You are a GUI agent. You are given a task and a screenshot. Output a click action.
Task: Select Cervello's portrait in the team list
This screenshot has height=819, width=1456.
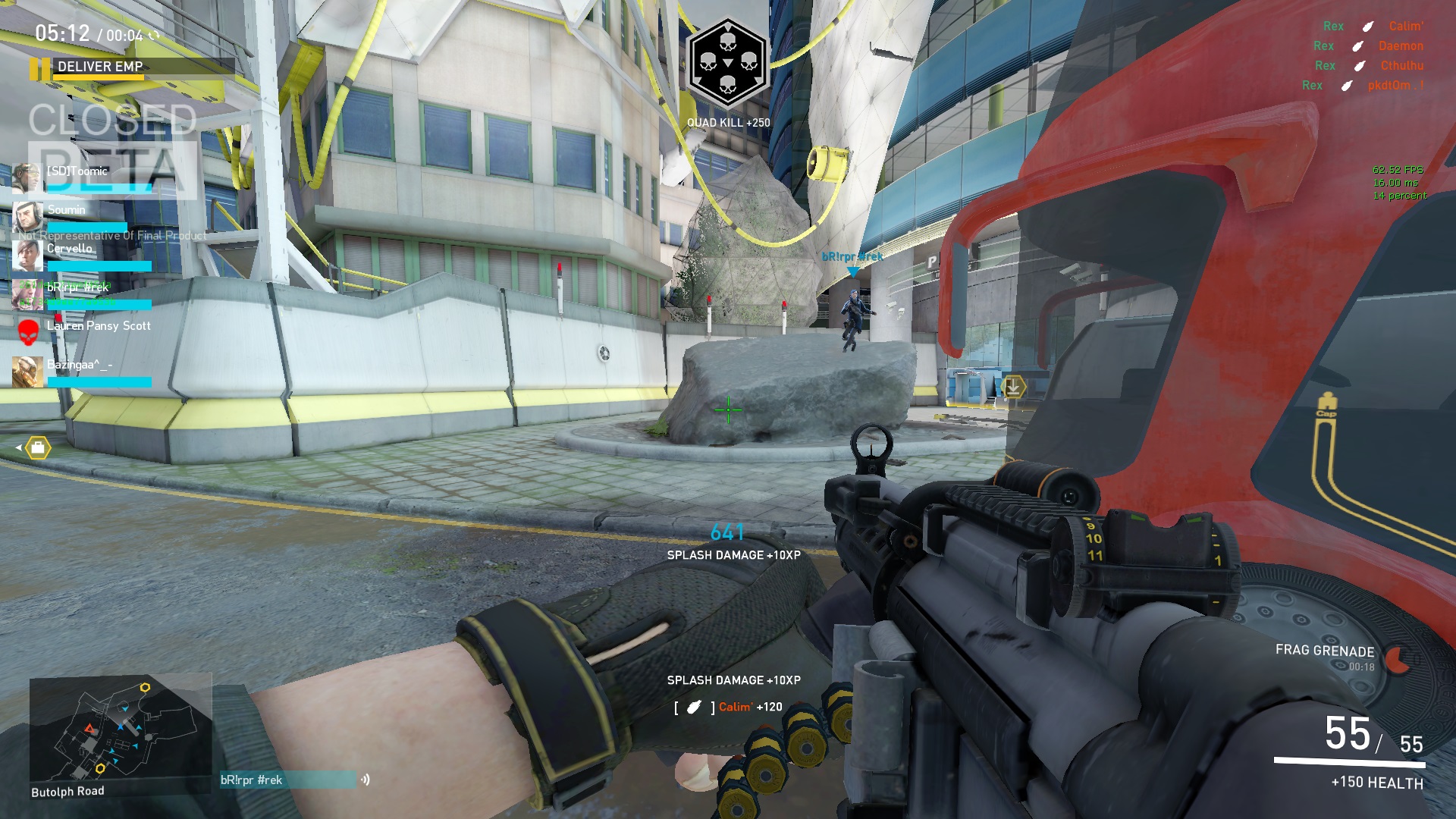click(x=27, y=256)
